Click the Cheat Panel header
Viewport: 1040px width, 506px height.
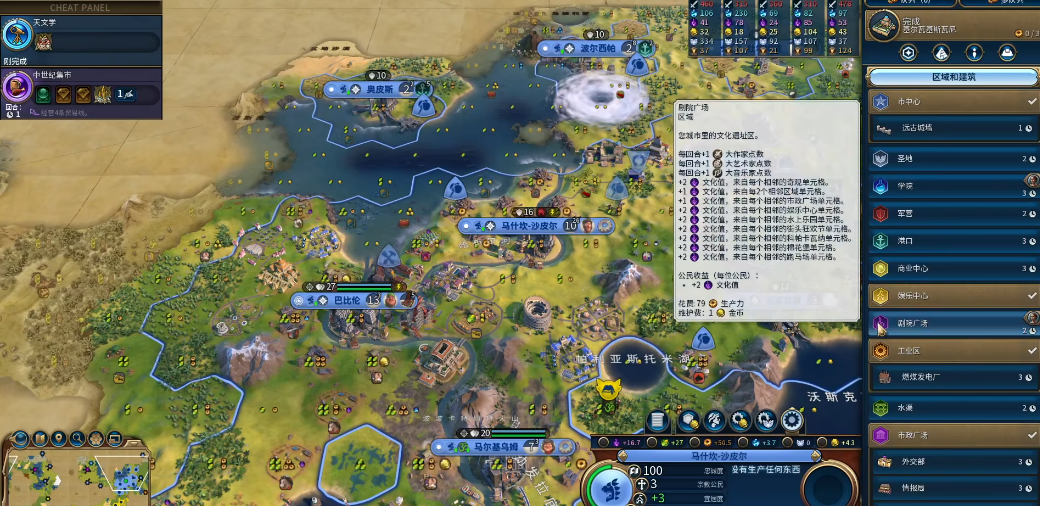coord(80,7)
